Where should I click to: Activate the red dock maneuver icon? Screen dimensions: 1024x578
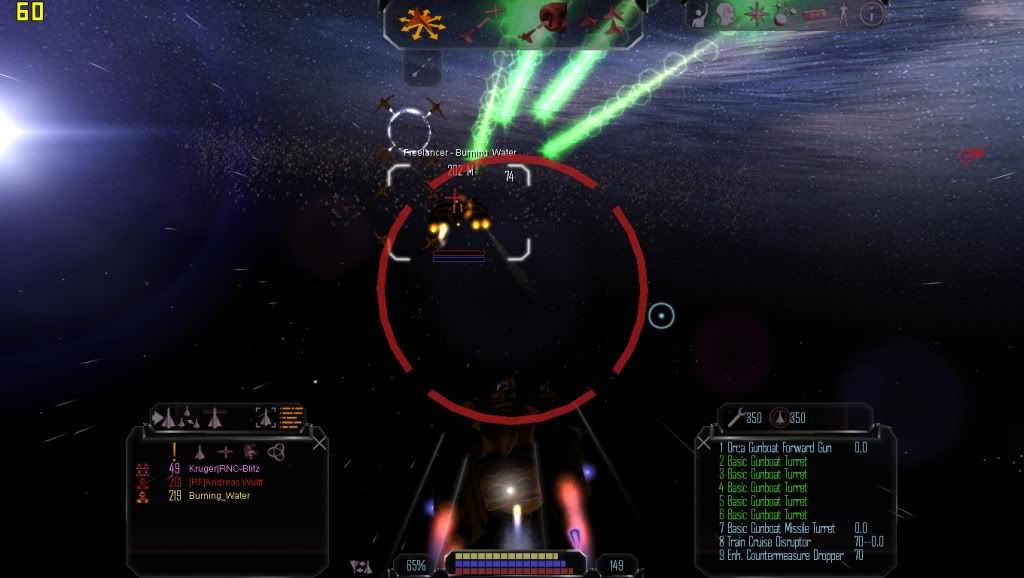(x=552, y=18)
